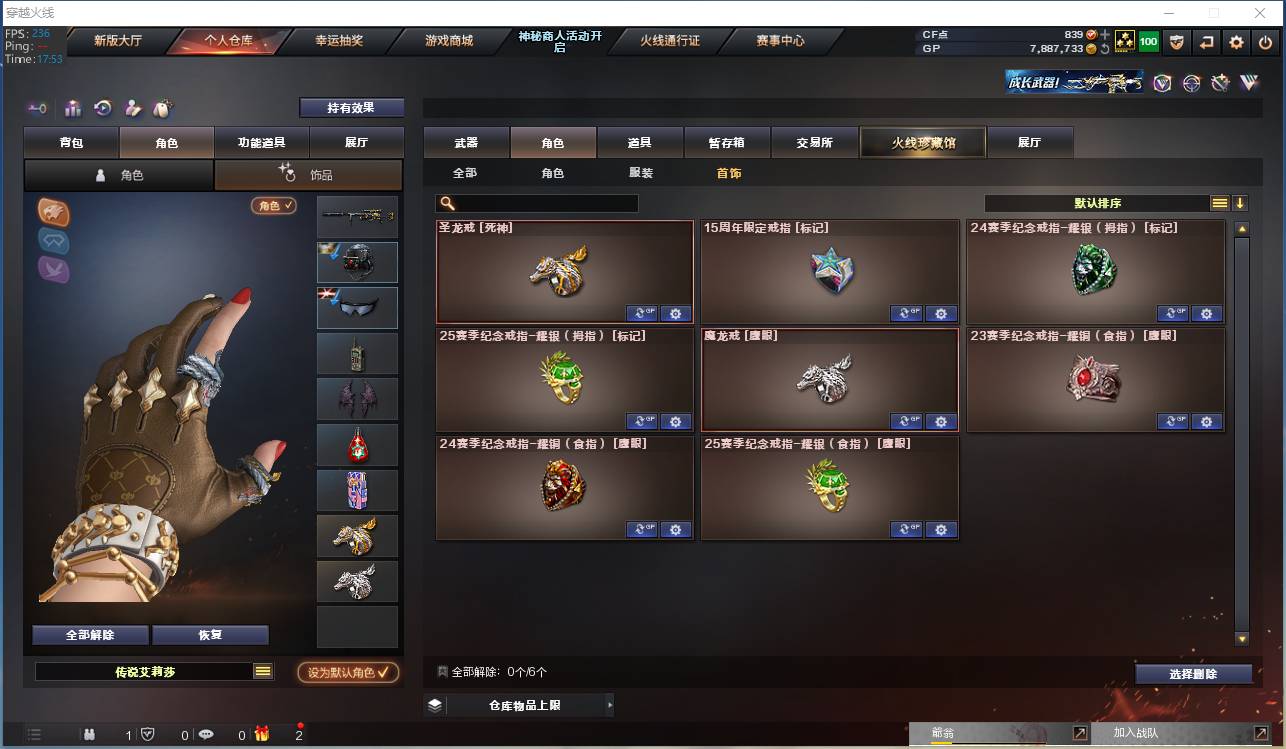Open the settings gear in the top-right corner
Viewport: 1286px width, 749px height.
(x=1237, y=42)
